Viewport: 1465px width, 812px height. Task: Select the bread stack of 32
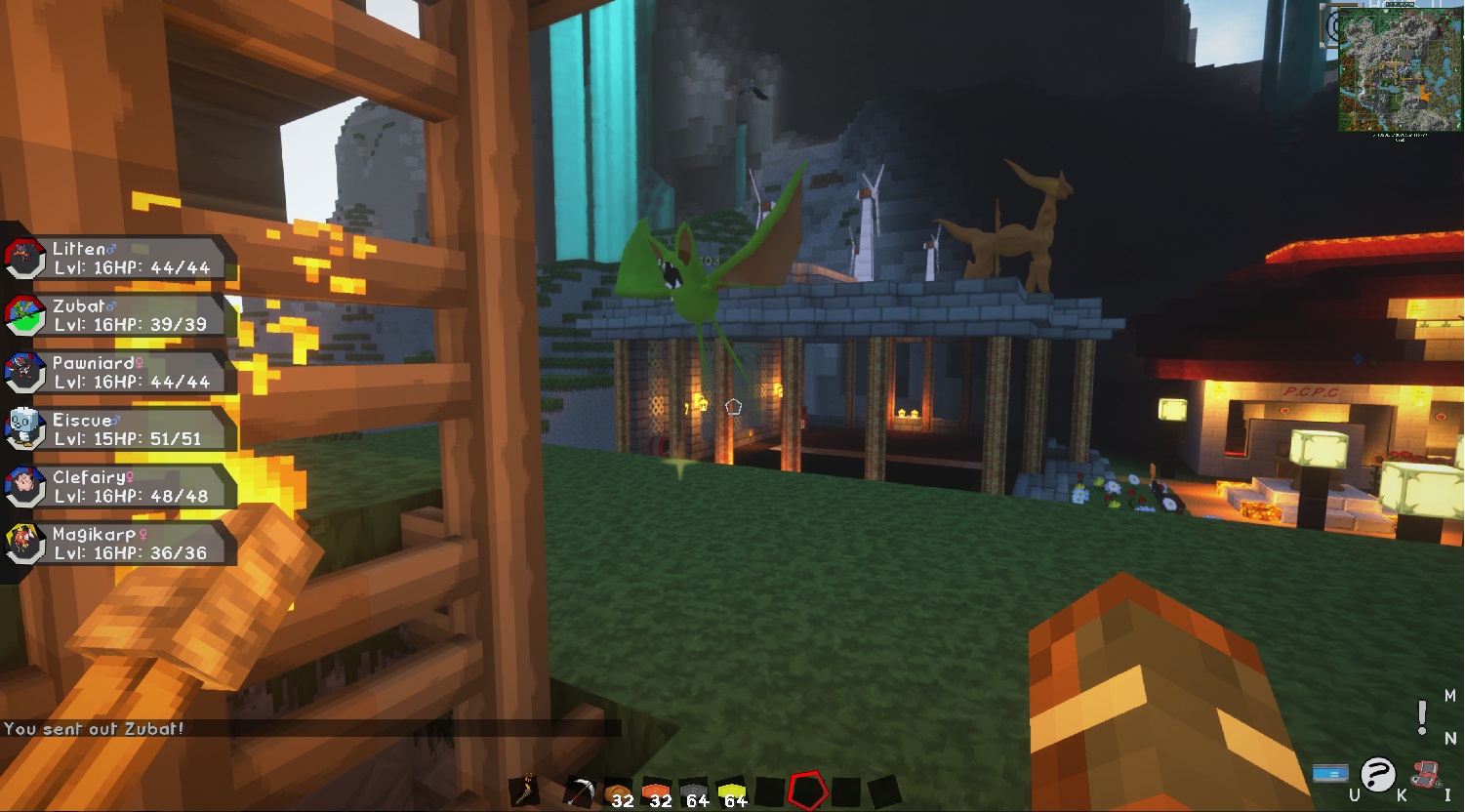(x=618, y=792)
